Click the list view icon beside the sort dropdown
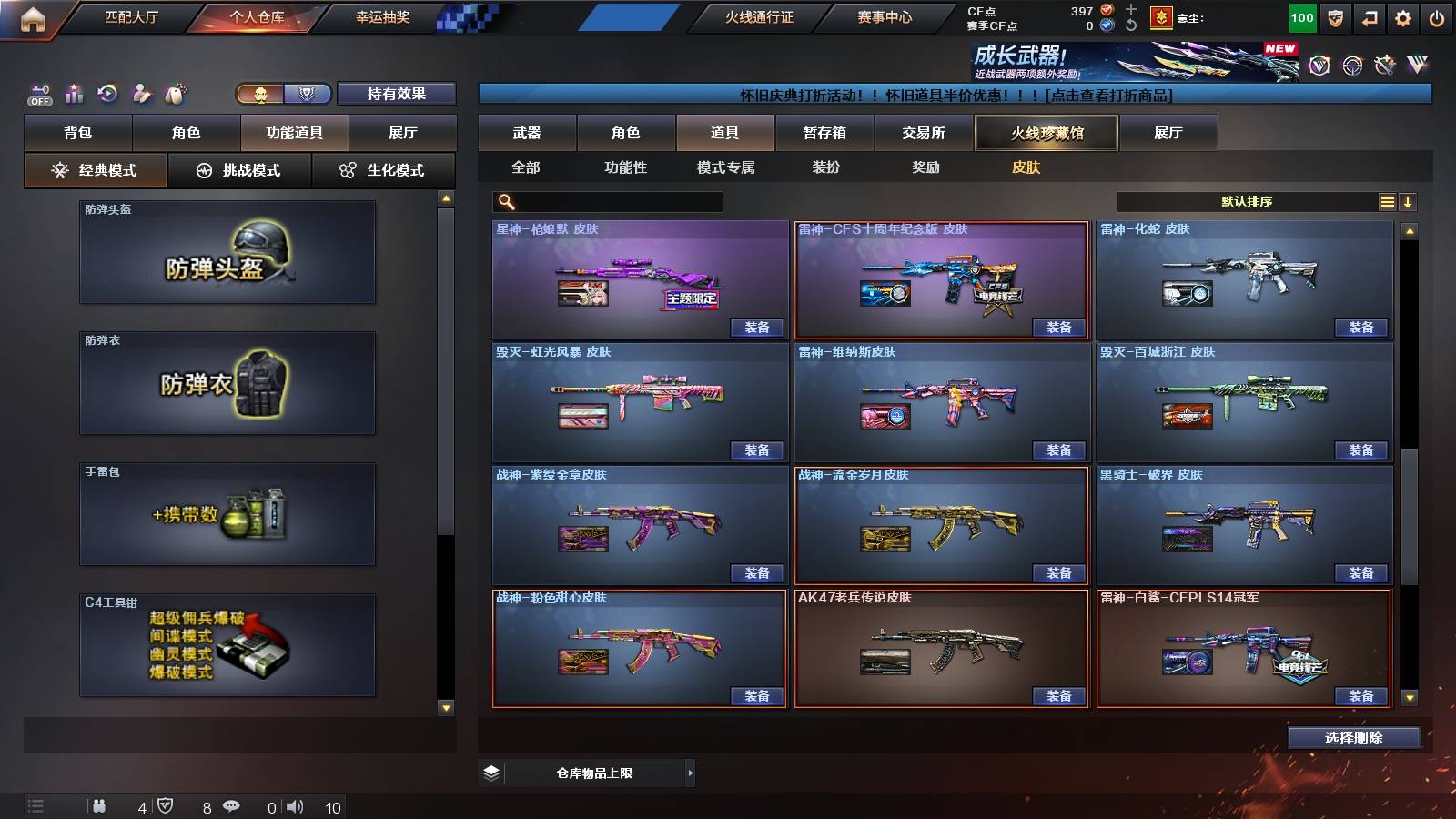Screen dimensions: 1456x819 tap(1387, 200)
